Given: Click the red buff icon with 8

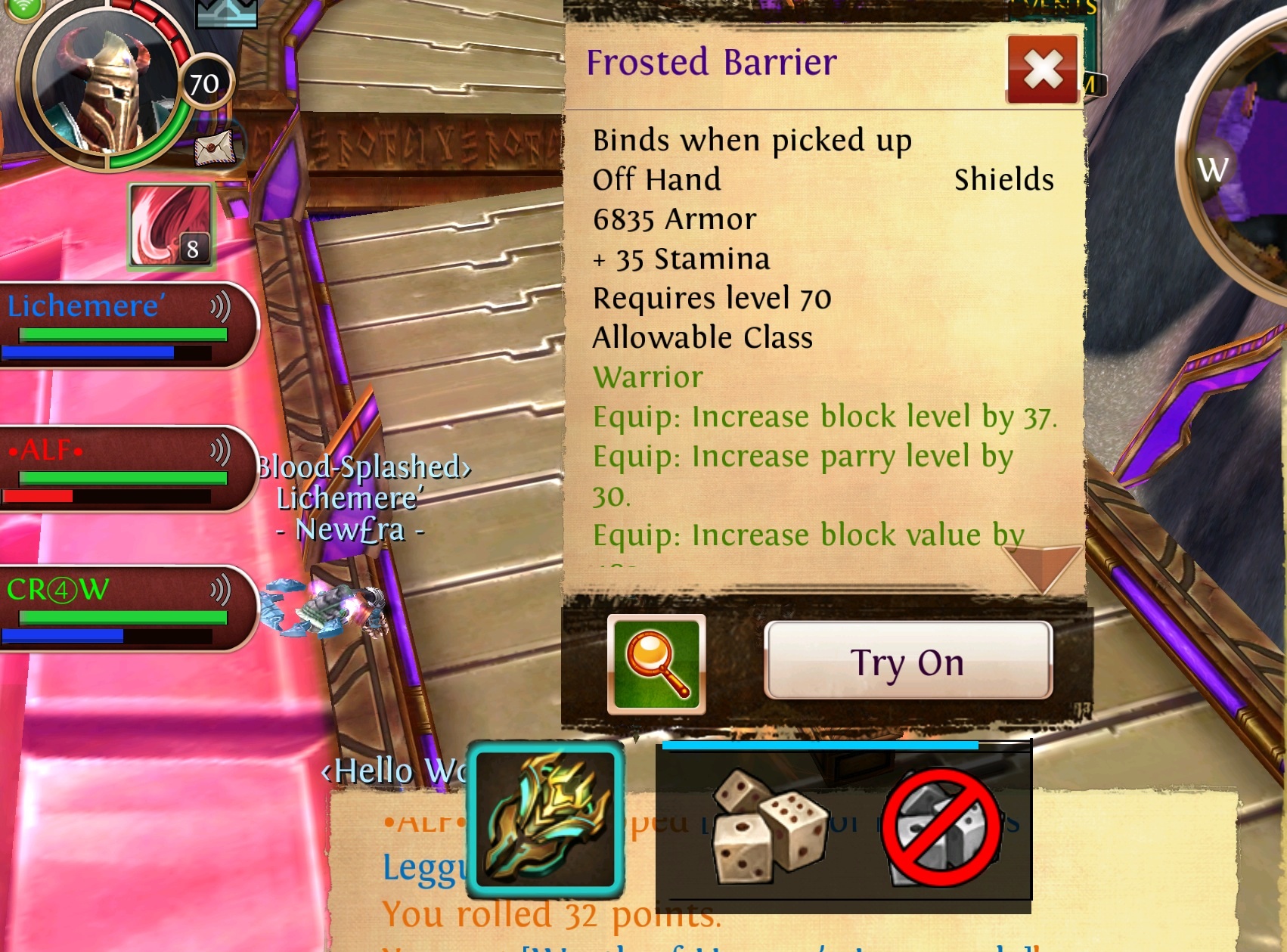Looking at the screenshot, I should tap(171, 226).
